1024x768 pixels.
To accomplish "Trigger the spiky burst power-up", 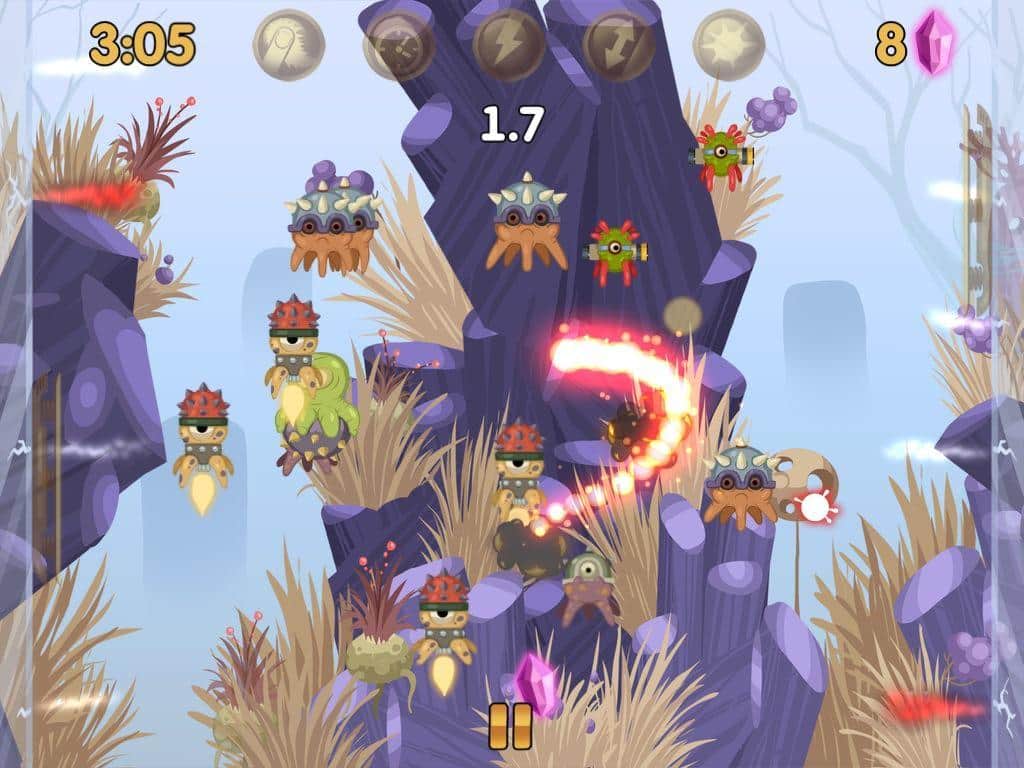I will [729, 45].
